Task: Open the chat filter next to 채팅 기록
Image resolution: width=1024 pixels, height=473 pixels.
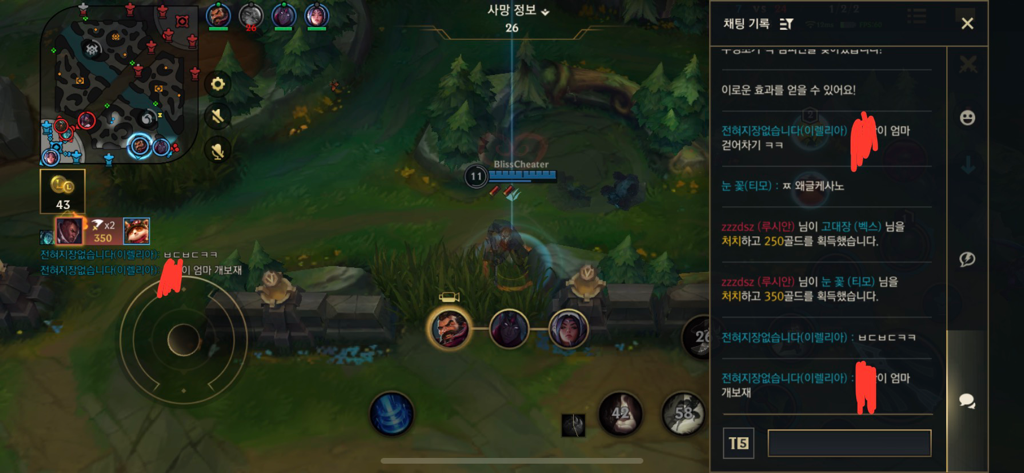Action: [786, 24]
